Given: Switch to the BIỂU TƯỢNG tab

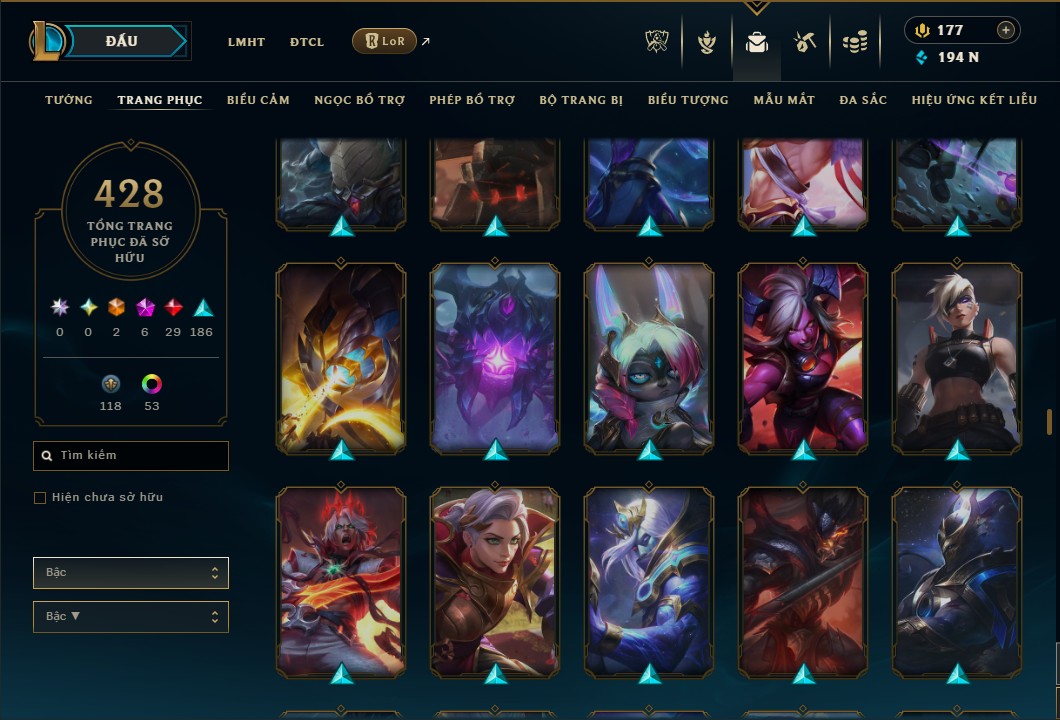Looking at the screenshot, I should pos(688,100).
